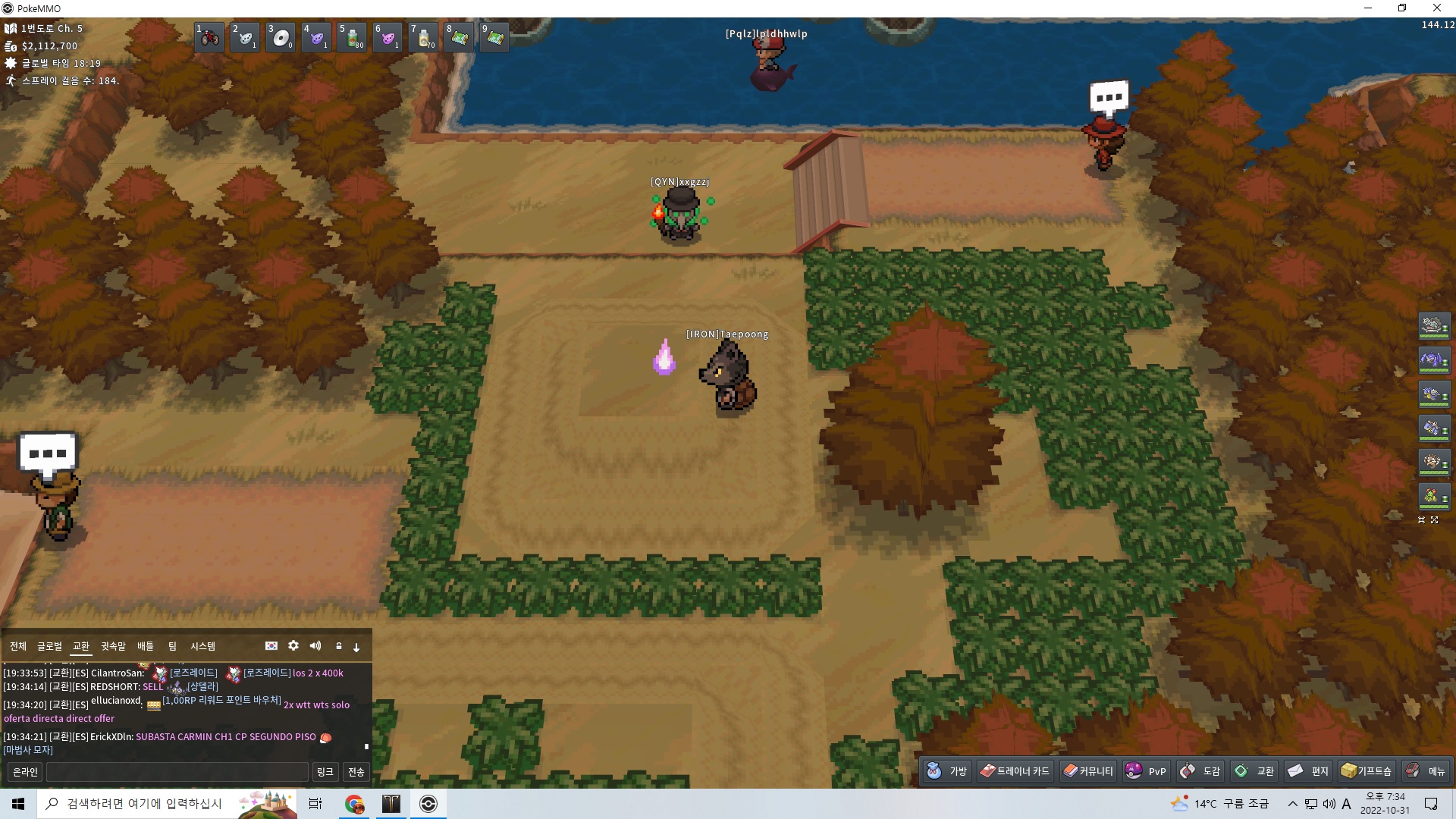This screenshot has height=819, width=1456.
Task: Select the silver disc in hotbar slot 3
Action: (x=281, y=37)
